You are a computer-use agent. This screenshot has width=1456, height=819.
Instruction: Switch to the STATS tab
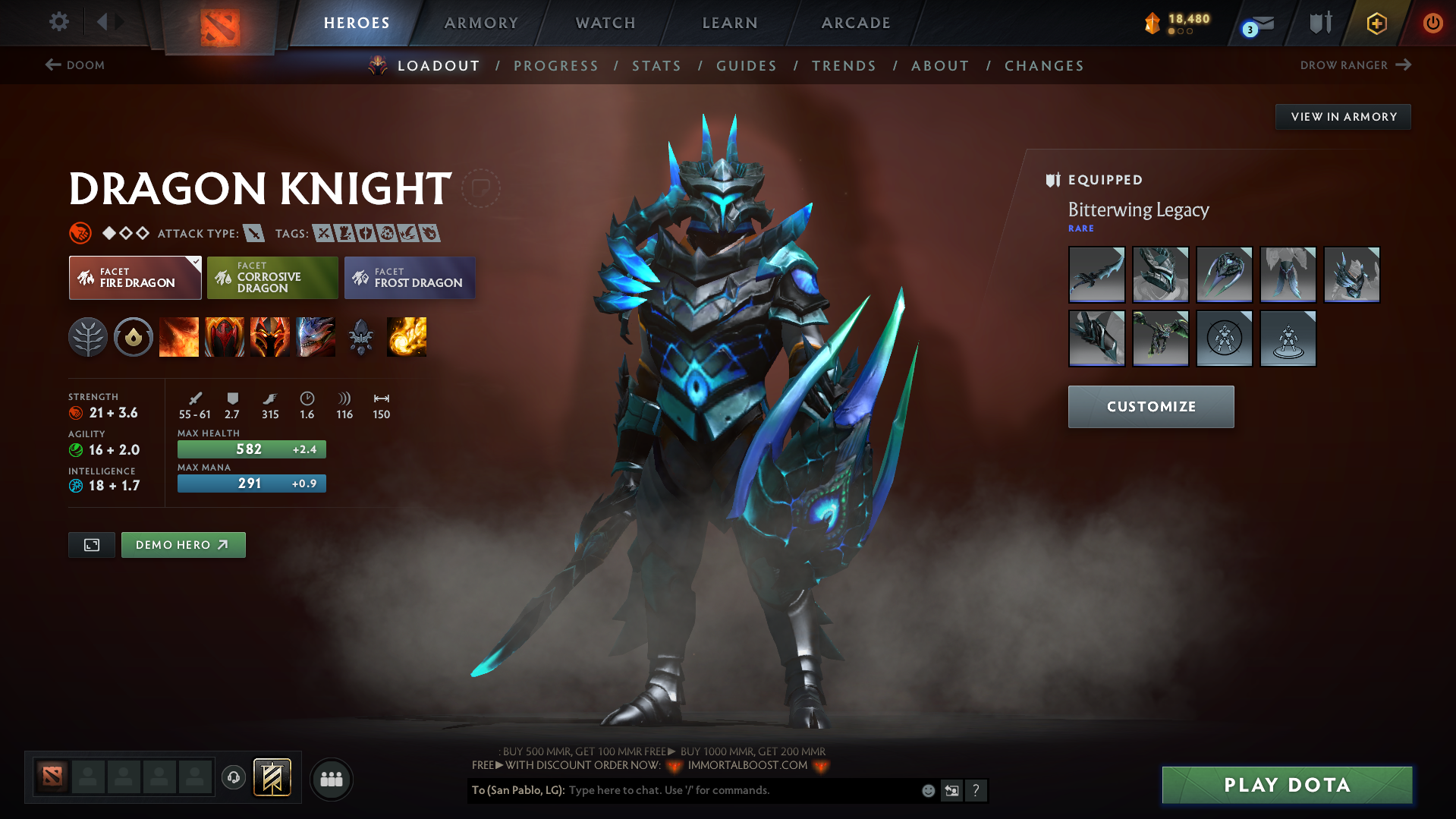(656, 65)
